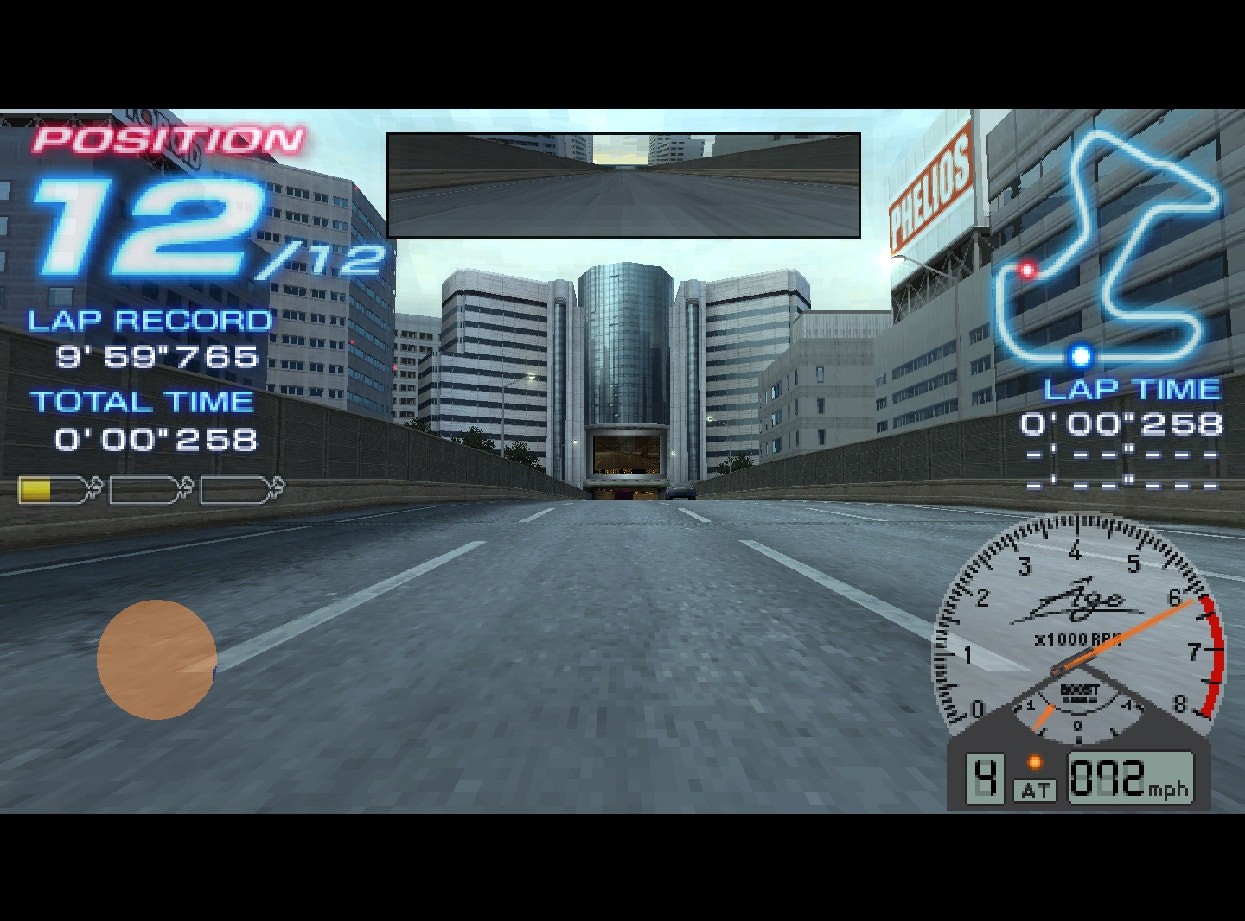Tap the orange virtual analog stick
Screen dimensions: 1245x921
click(x=157, y=660)
